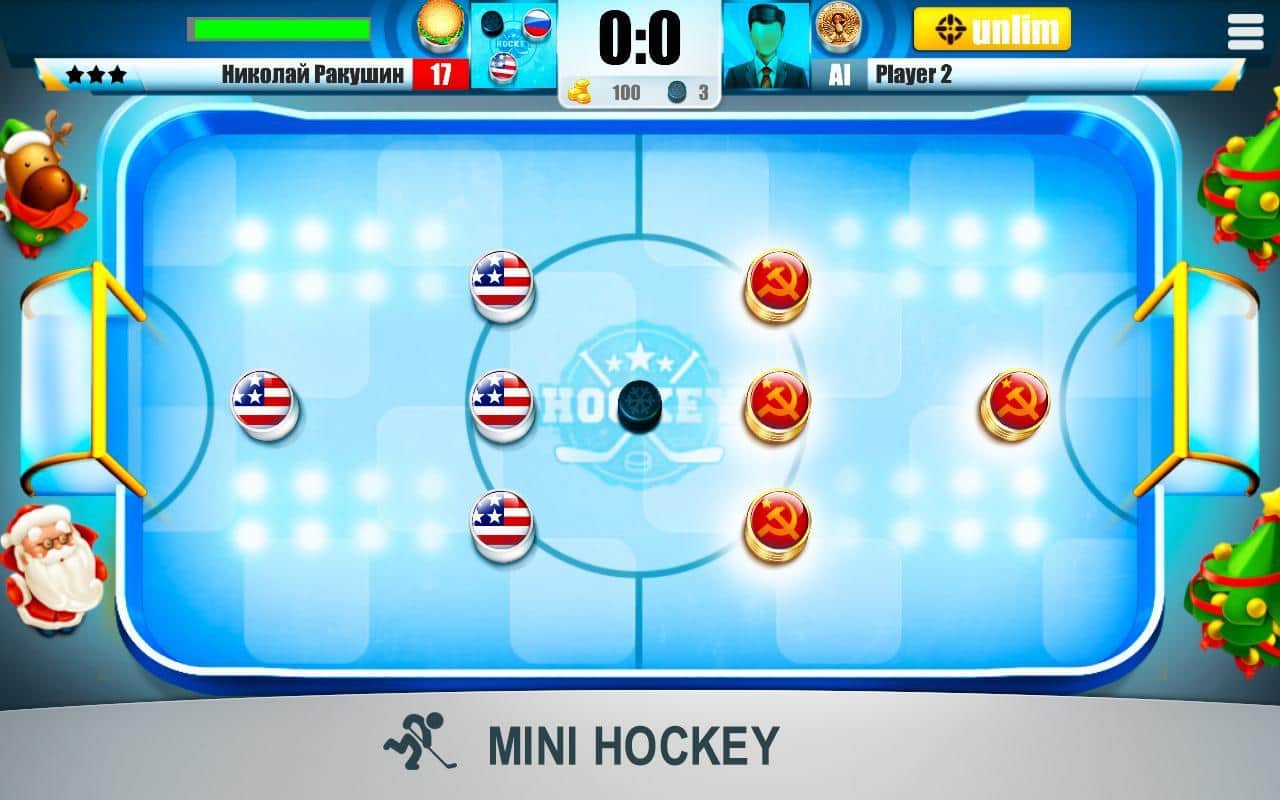Click the running hockey player icon at bottom
This screenshot has width=1280, height=800.
pos(419,742)
